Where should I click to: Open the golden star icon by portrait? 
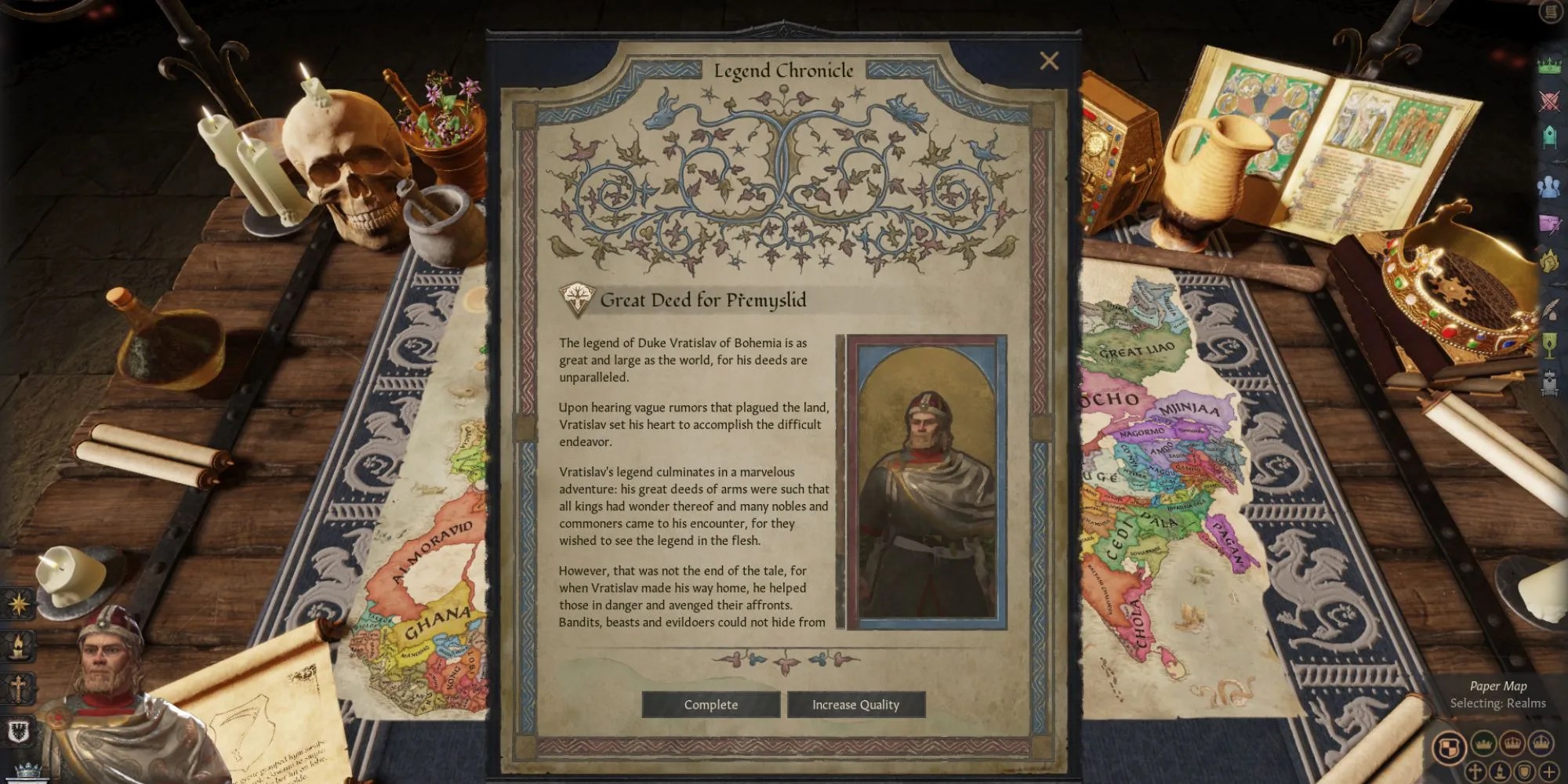click(17, 603)
